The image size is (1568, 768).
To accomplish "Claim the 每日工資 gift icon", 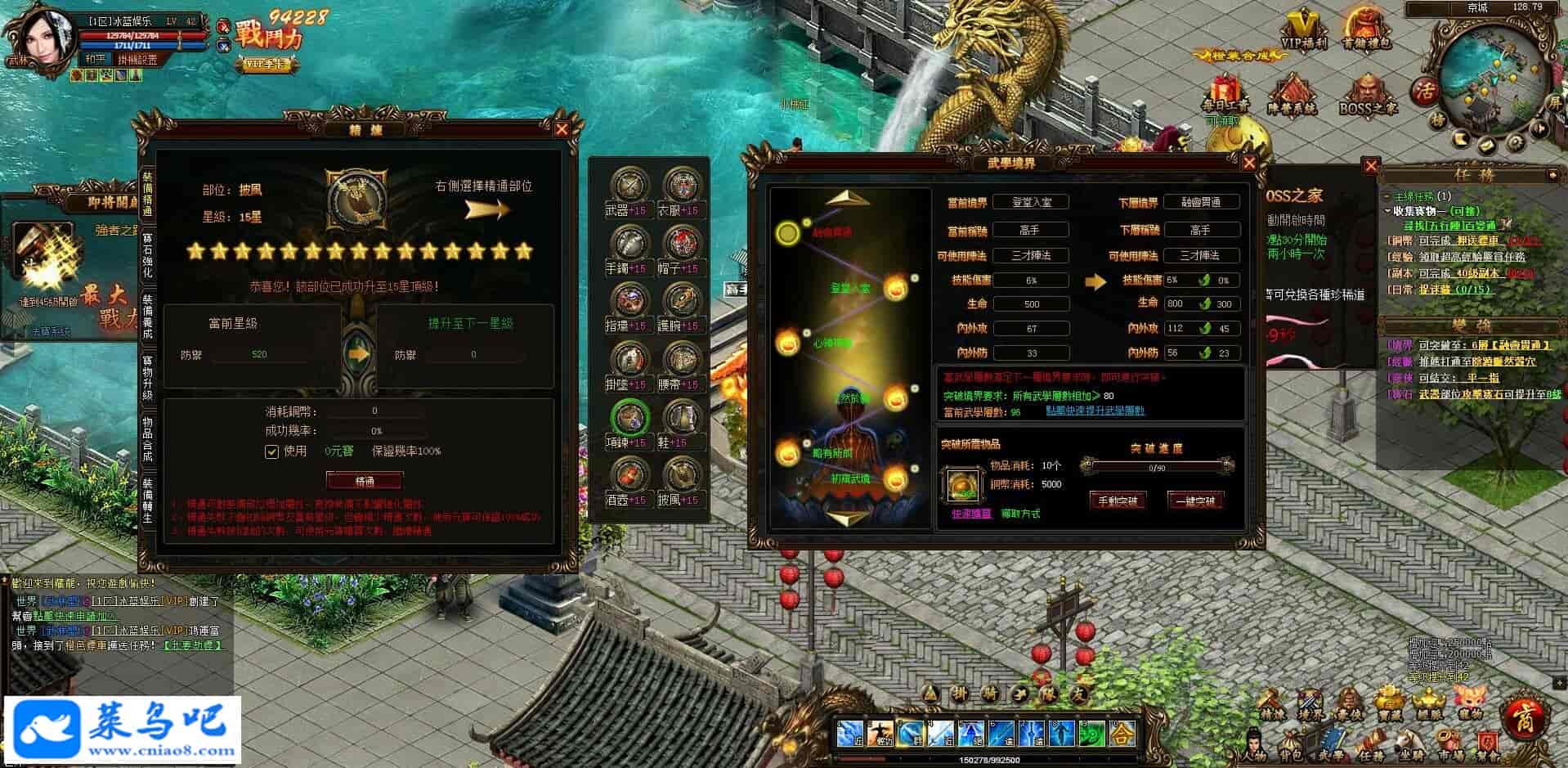I will [1225, 96].
